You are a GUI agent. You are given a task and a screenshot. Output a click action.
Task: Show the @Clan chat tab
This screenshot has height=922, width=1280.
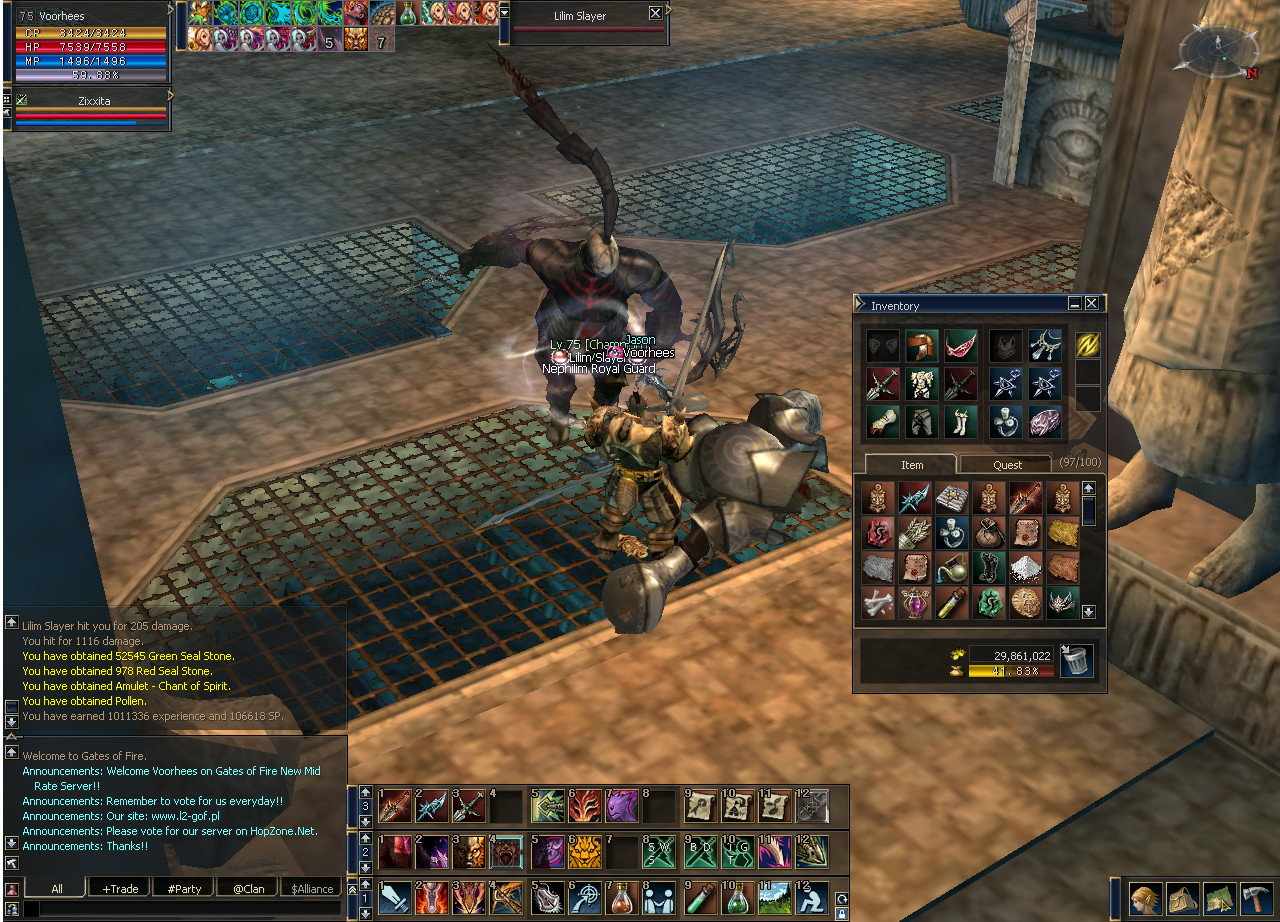pos(248,888)
